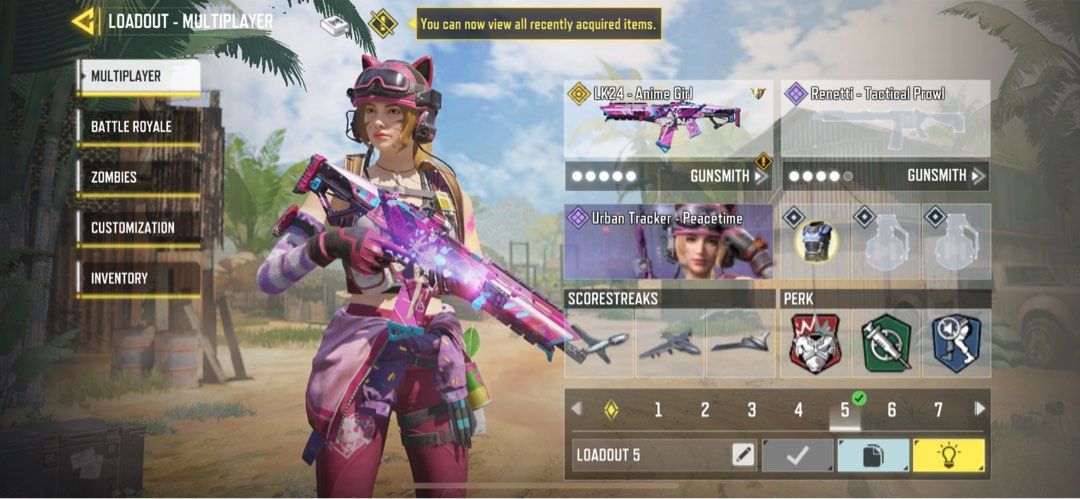This screenshot has height=499, width=1080.
Task: Switch to loadout slot 3
Action: click(751, 409)
